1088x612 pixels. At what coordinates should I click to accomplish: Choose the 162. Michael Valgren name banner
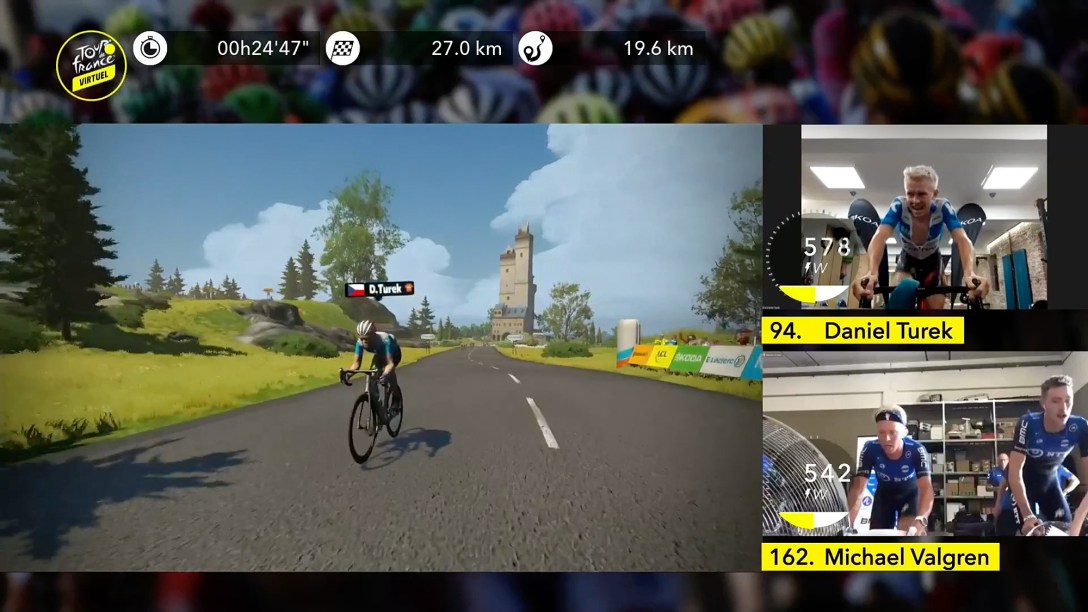click(880, 557)
